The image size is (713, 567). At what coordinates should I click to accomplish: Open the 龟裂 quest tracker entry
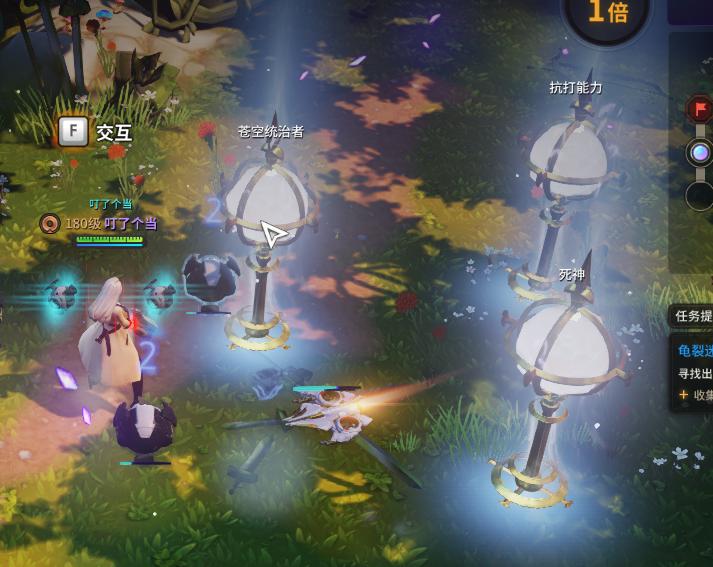(x=695, y=350)
